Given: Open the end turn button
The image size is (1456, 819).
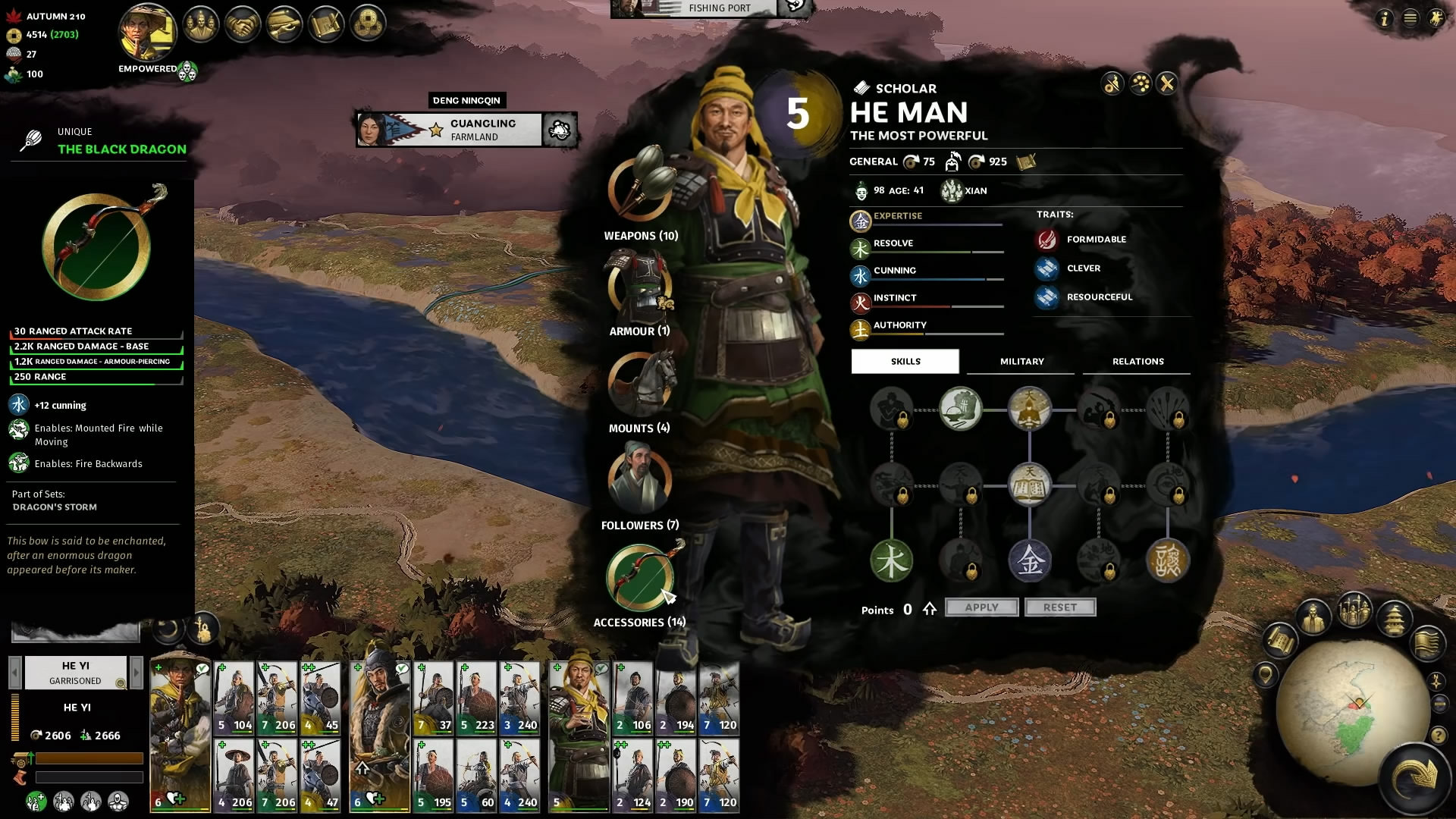Looking at the screenshot, I should pyautogui.click(x=1415, y=778).
